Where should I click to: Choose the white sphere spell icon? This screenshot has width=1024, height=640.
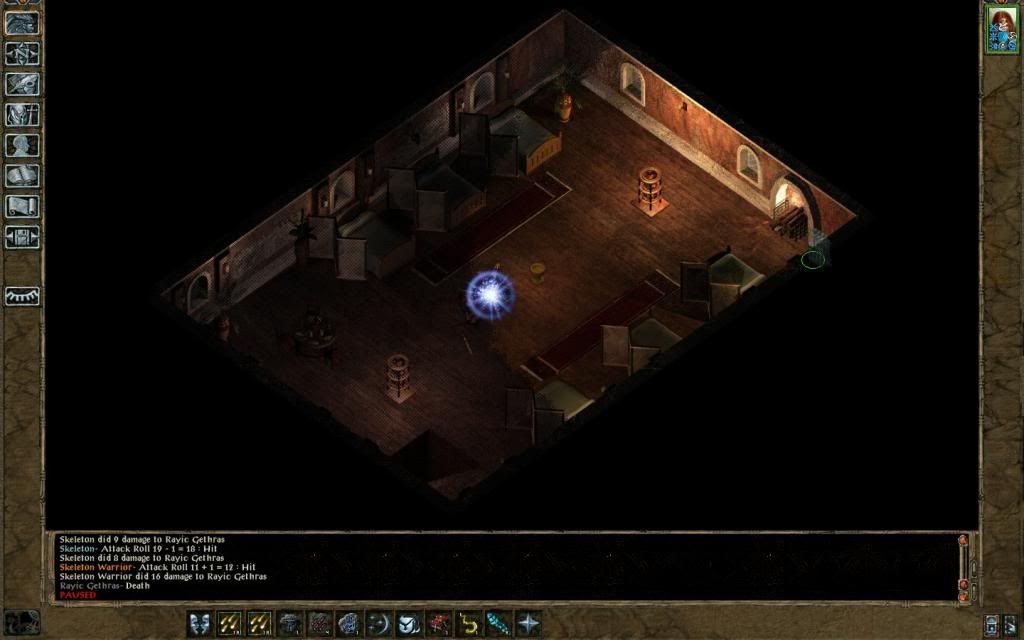tap(409, 623)
